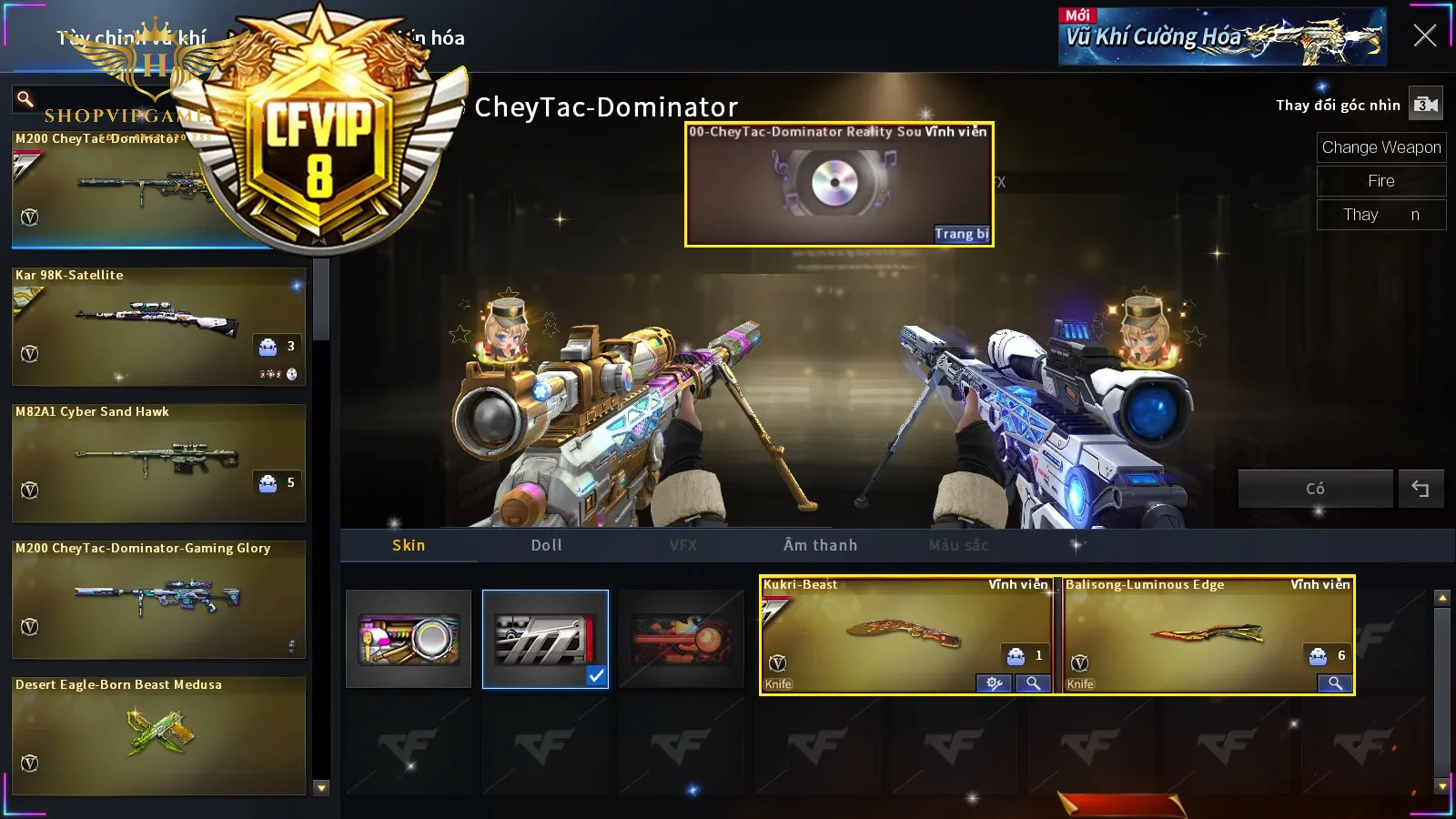Viewport: 1456px width, 819px height.
Task: Select the gold and pink skin thumbnail
Action: pos(409,639)
